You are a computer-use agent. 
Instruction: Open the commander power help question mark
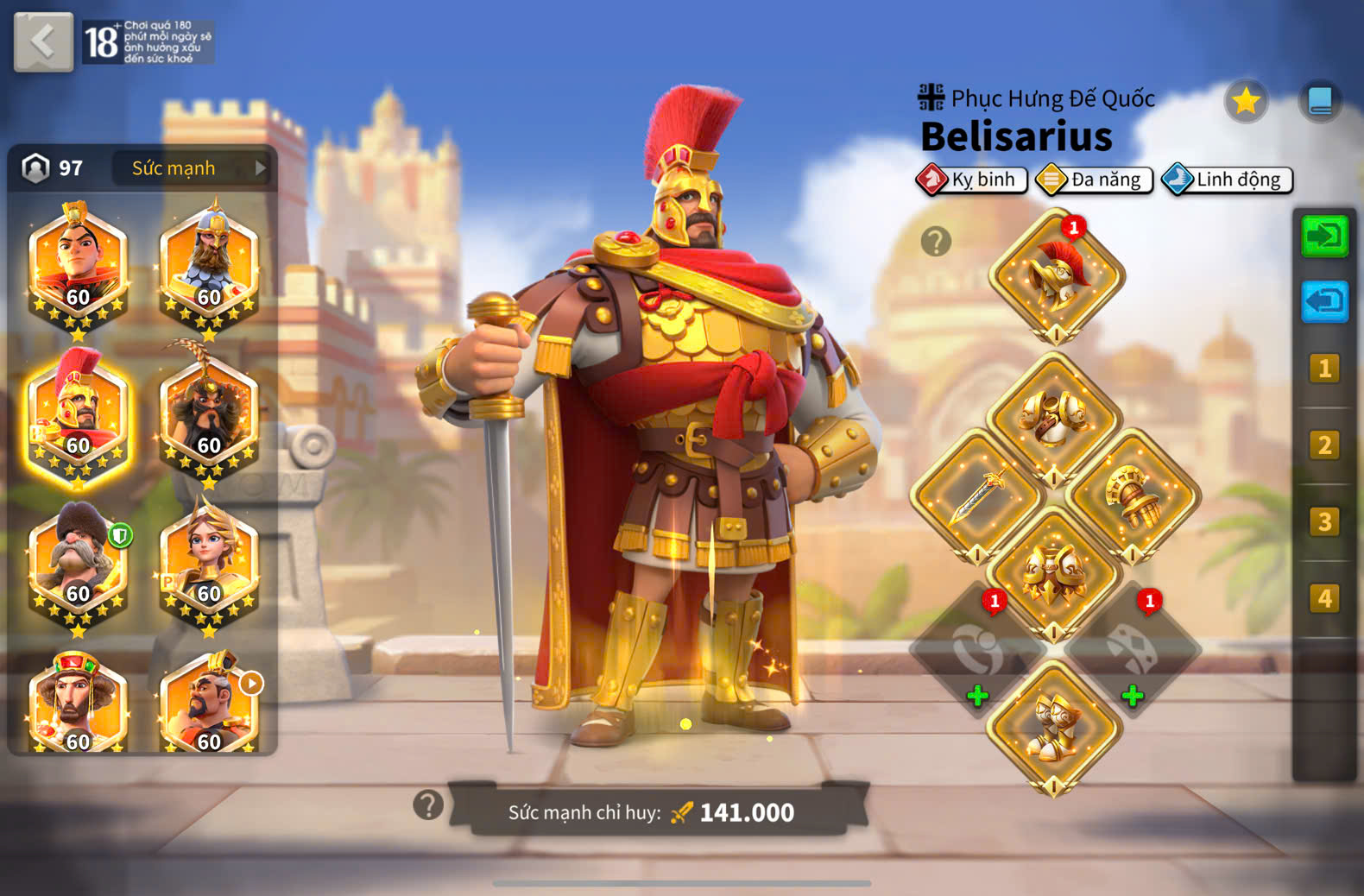[428, 805]
